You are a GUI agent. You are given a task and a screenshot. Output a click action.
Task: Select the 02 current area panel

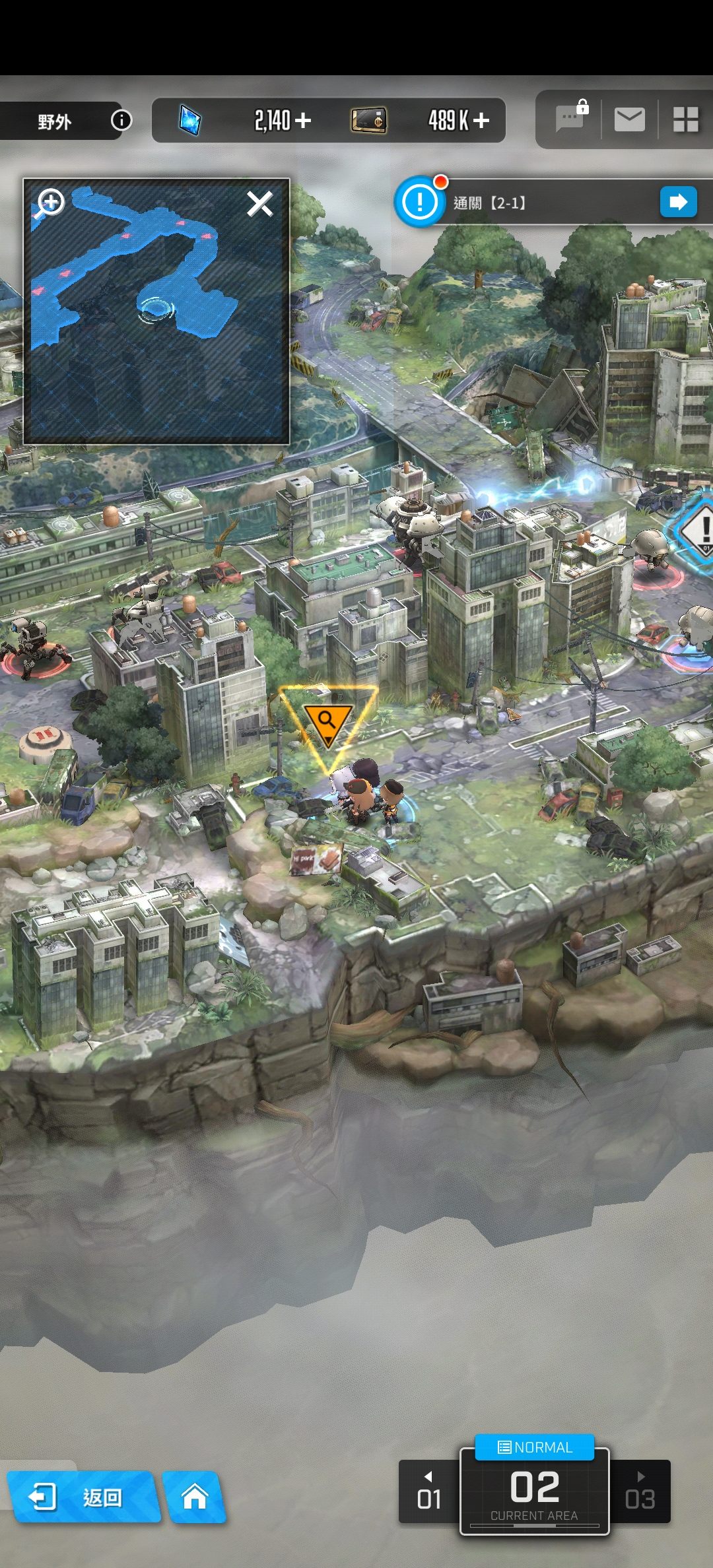pos(535,1493)
